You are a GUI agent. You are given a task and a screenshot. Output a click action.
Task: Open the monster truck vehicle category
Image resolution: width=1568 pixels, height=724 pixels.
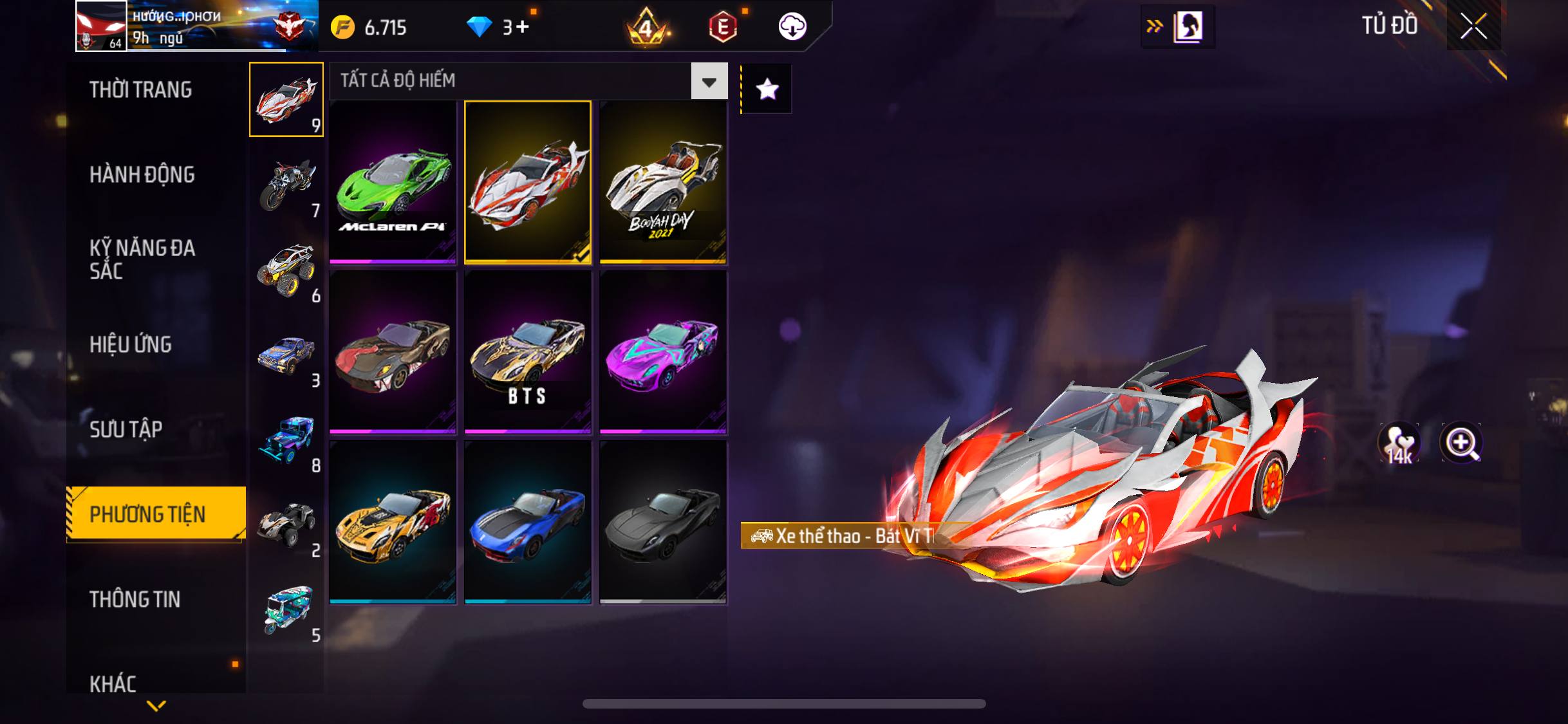tap(287, 271)
